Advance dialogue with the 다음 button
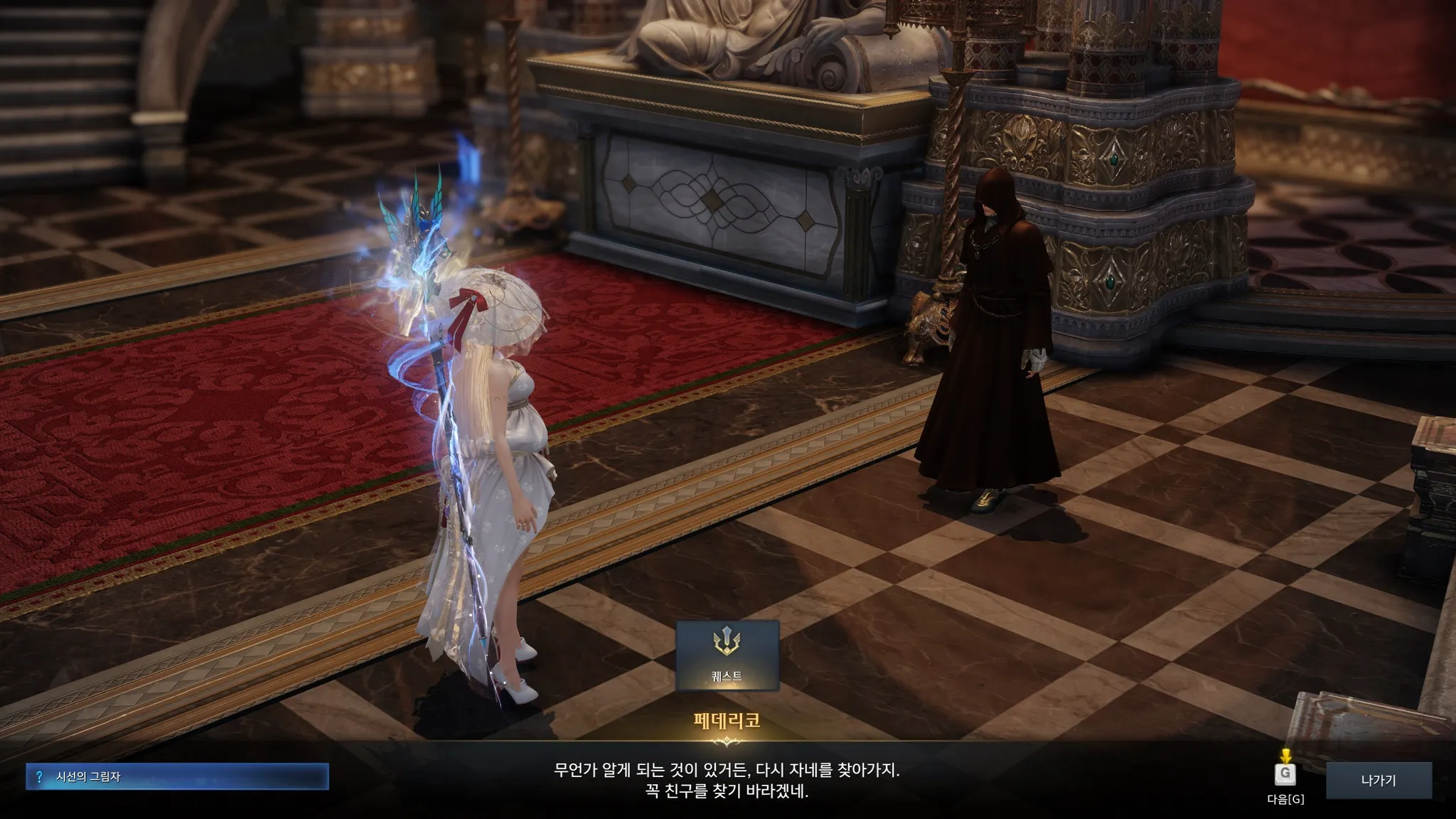The width and height of the screenshot is (1456, 819). pos(1285,776)
